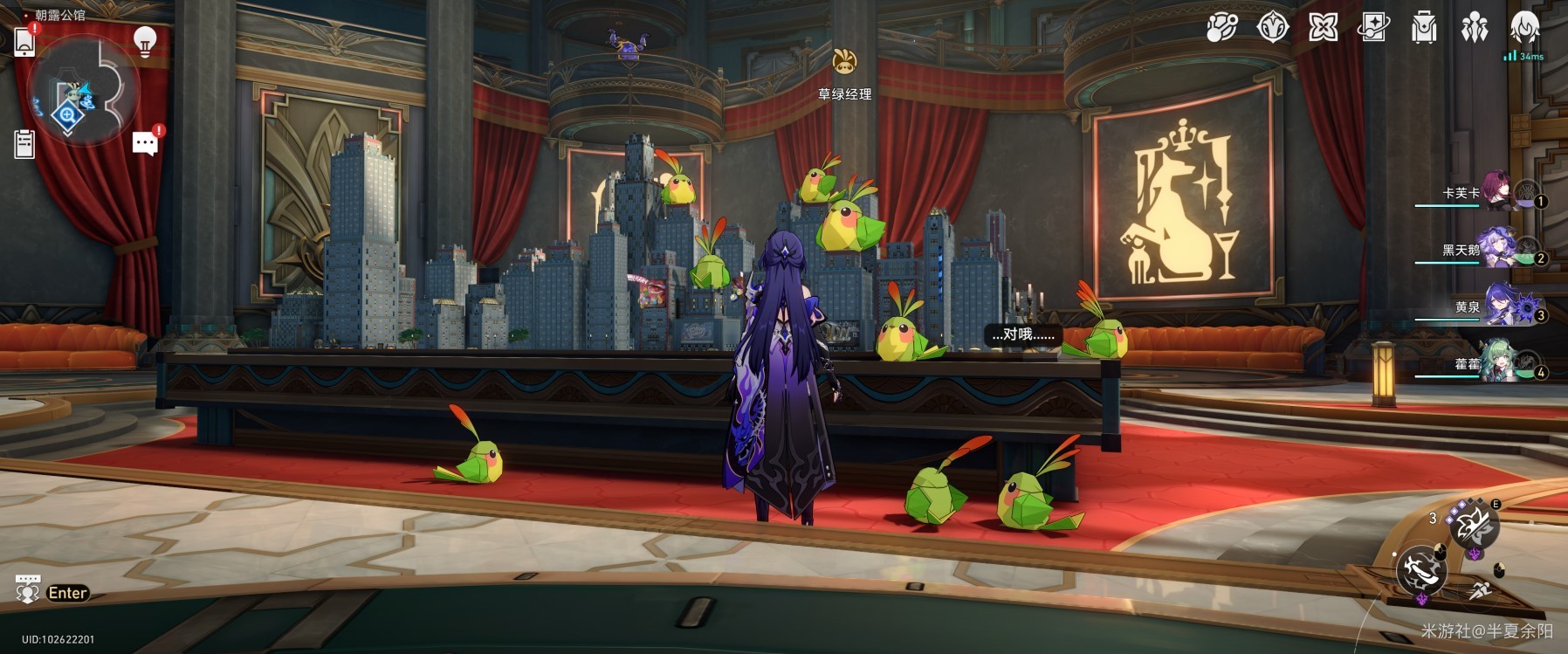The image size is (1568, 654).
Task: Click the orbit-nodes icon in top bar
Action: (1221, 28)
